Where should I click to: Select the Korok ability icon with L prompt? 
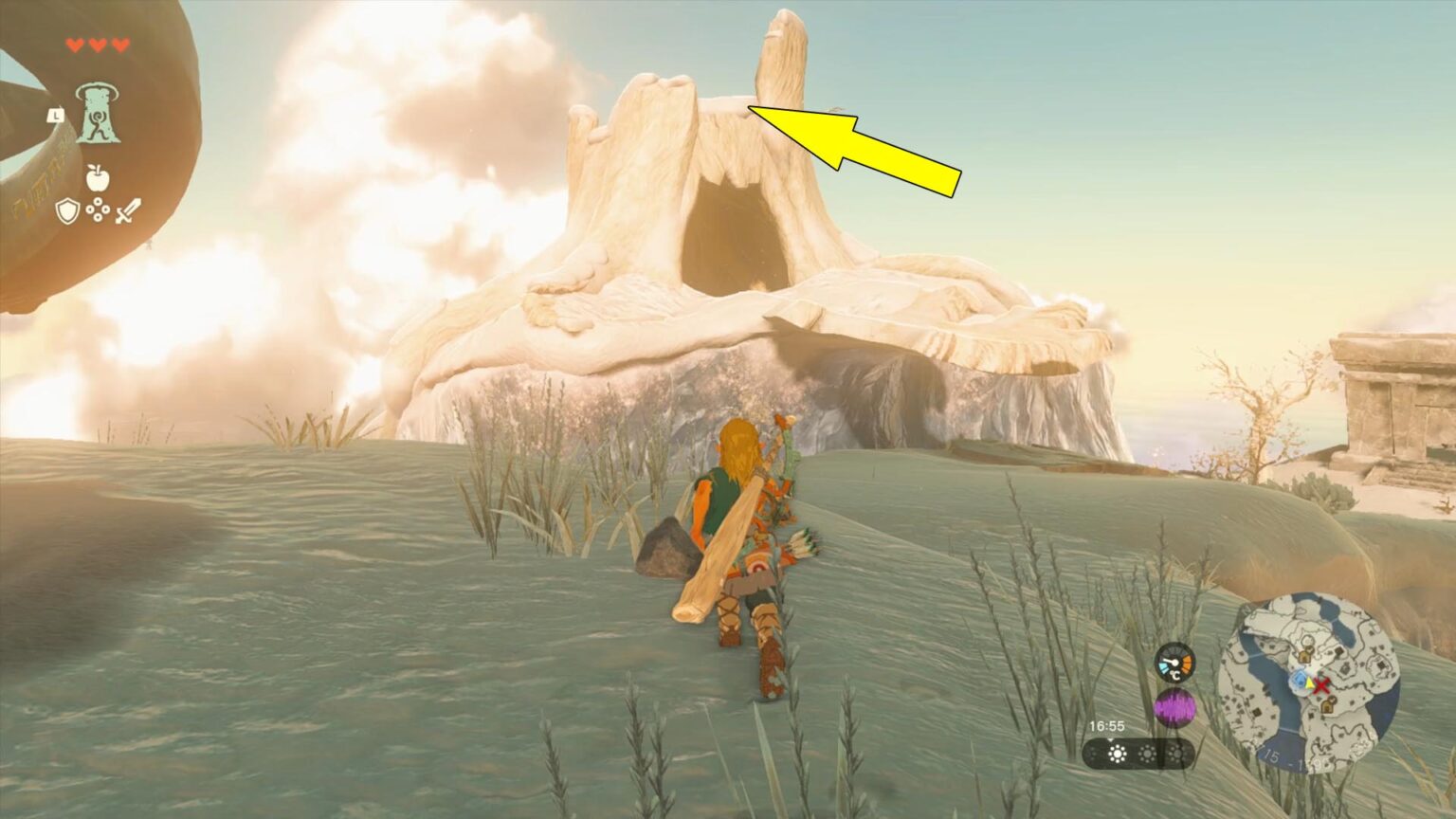[97, 116]
